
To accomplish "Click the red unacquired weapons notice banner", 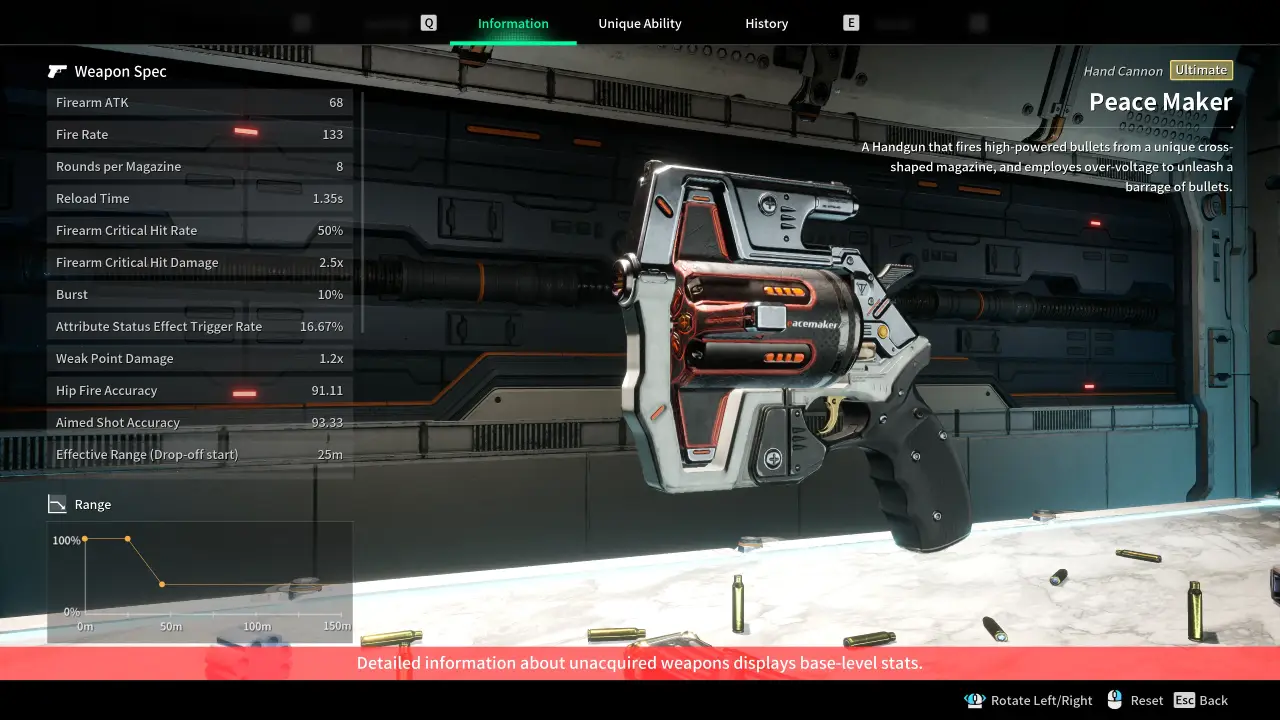I will (x=640, y=663).
